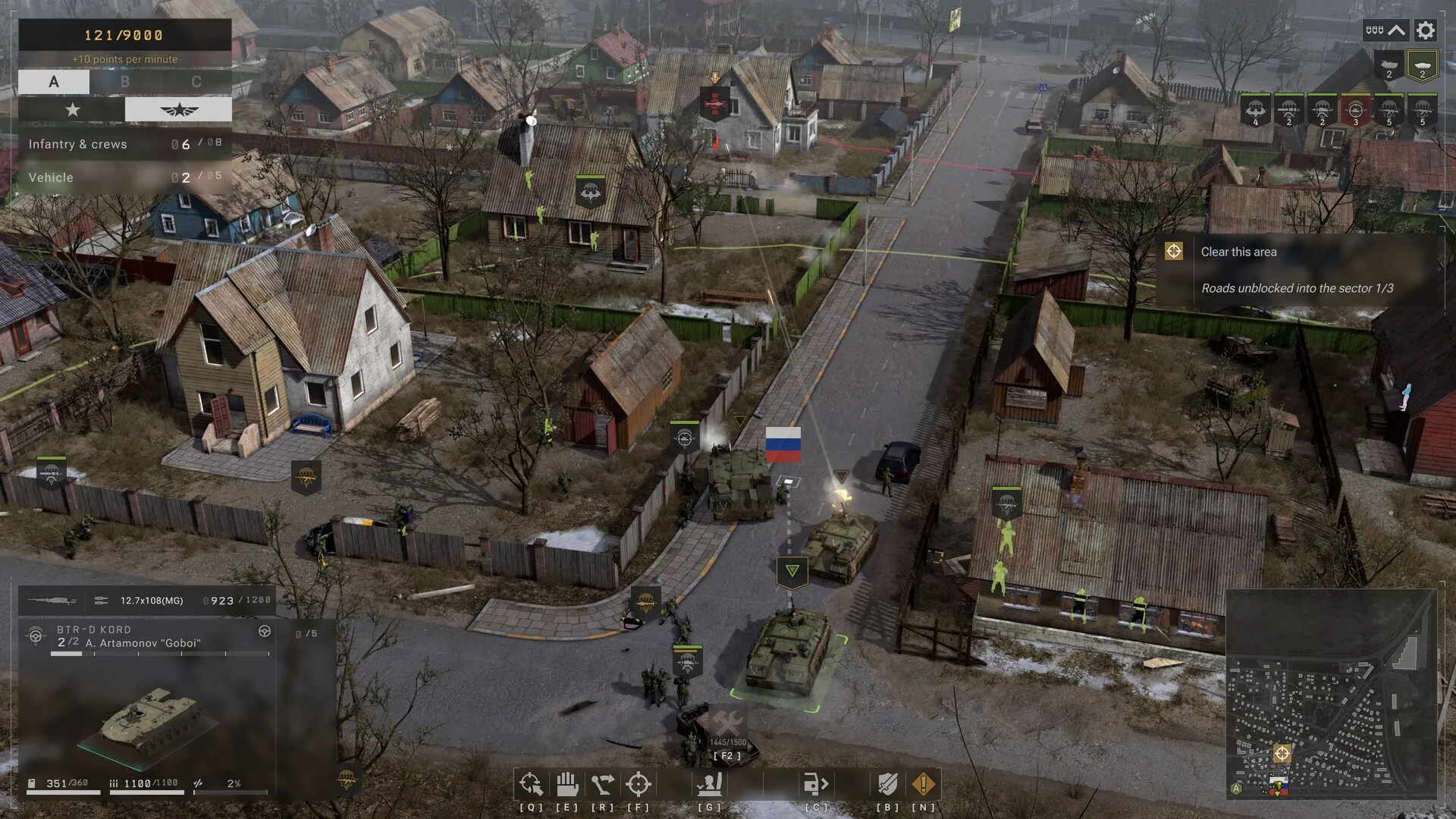
Task: Collapse the squad panel with the up chevron
Action: pyautogui.click(x=1396, y=30)
